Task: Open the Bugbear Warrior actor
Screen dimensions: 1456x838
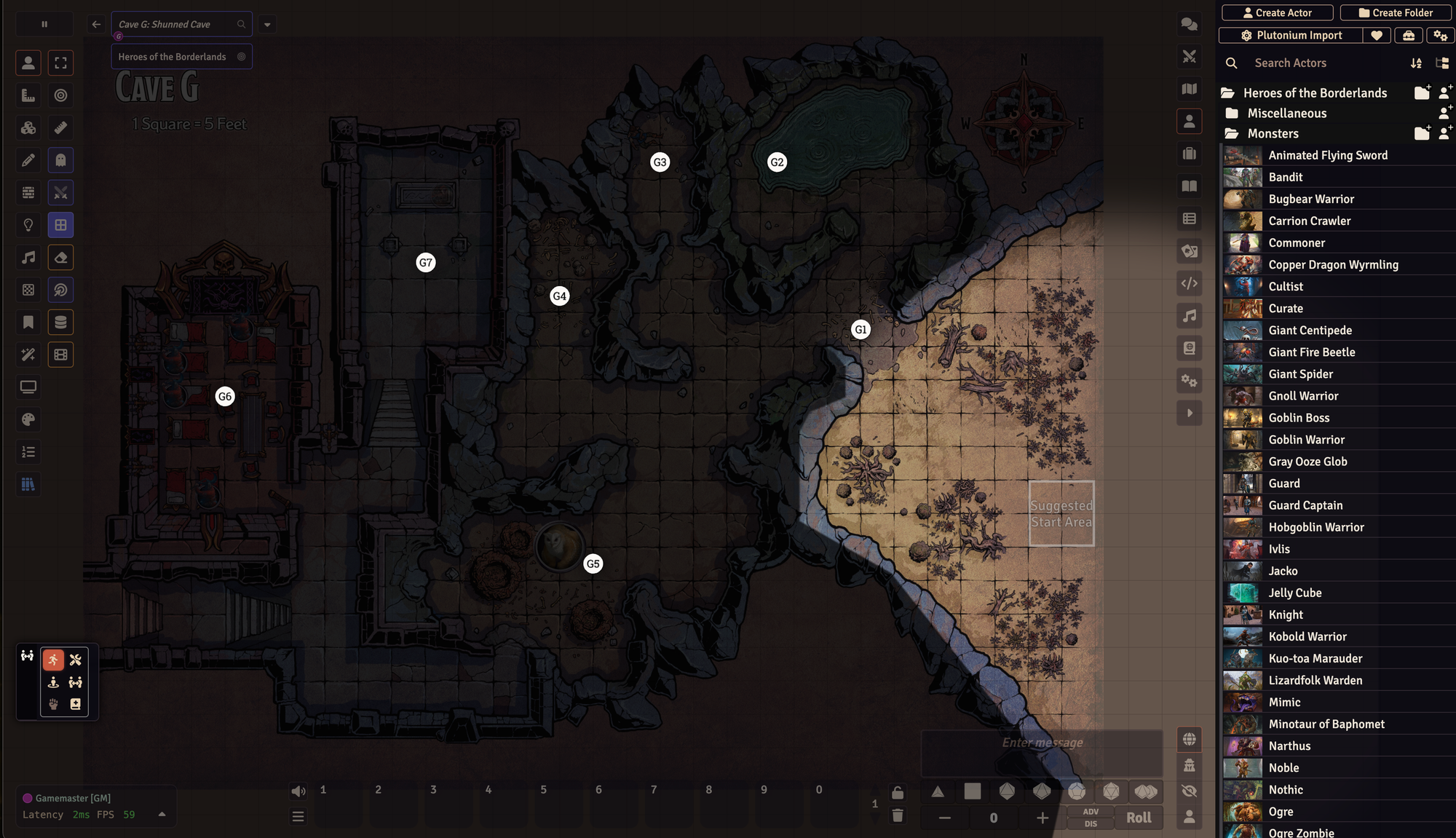Action: pyautogui.click(x=1311, y=199)
